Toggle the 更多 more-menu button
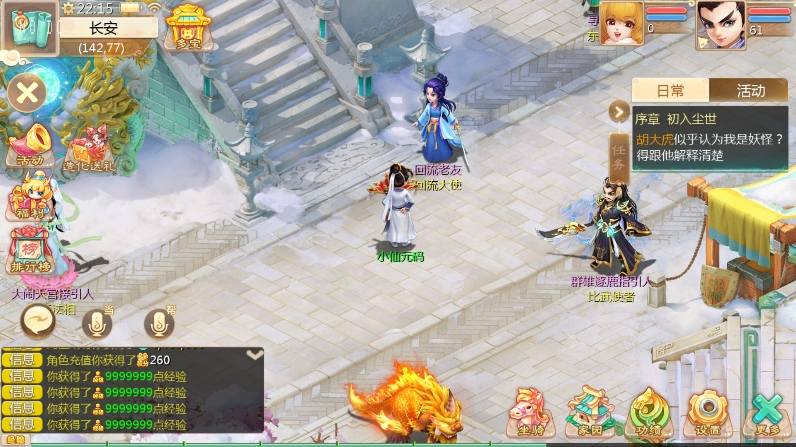 768,411
